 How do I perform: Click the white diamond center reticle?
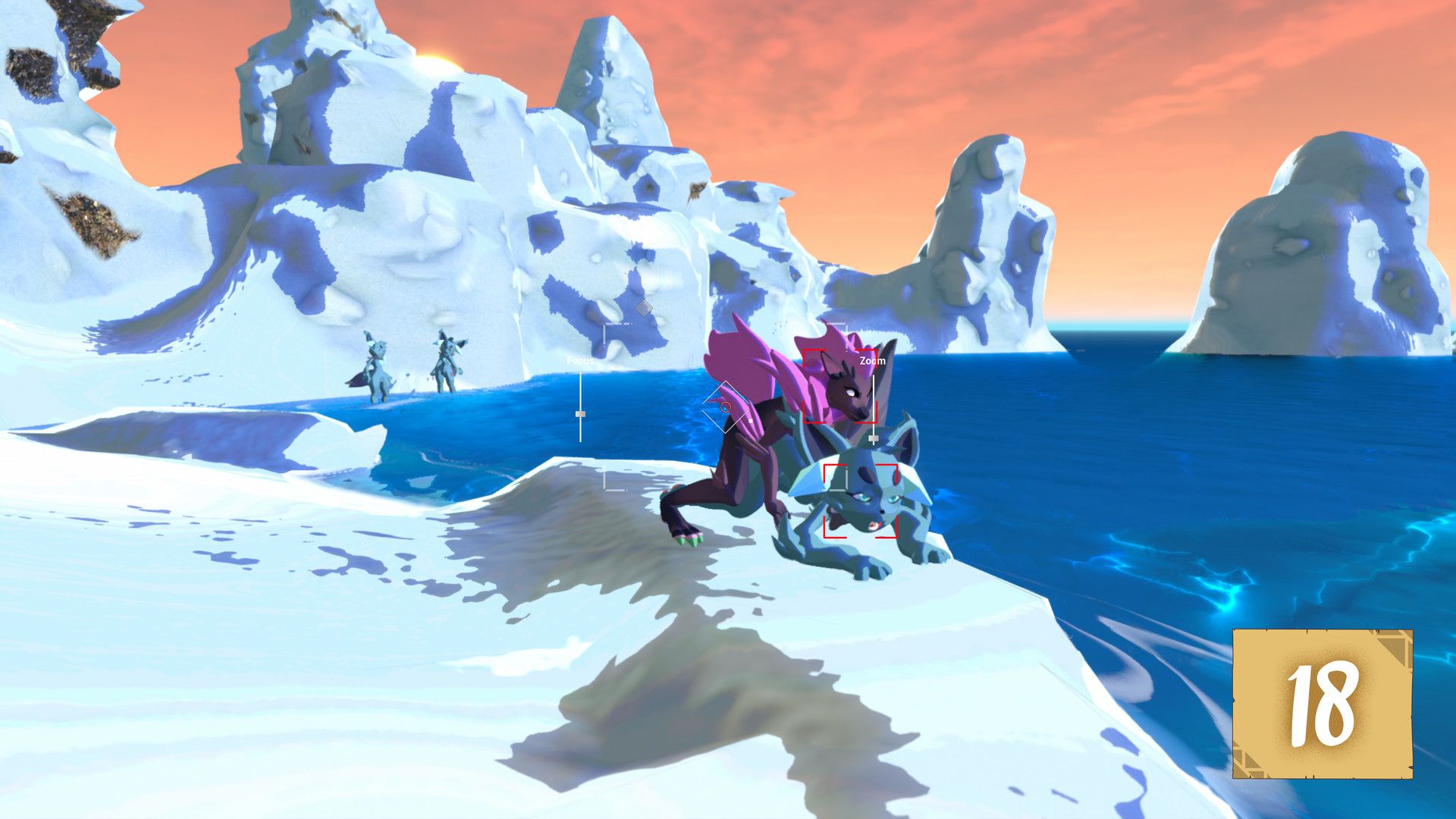pos(725,407)
